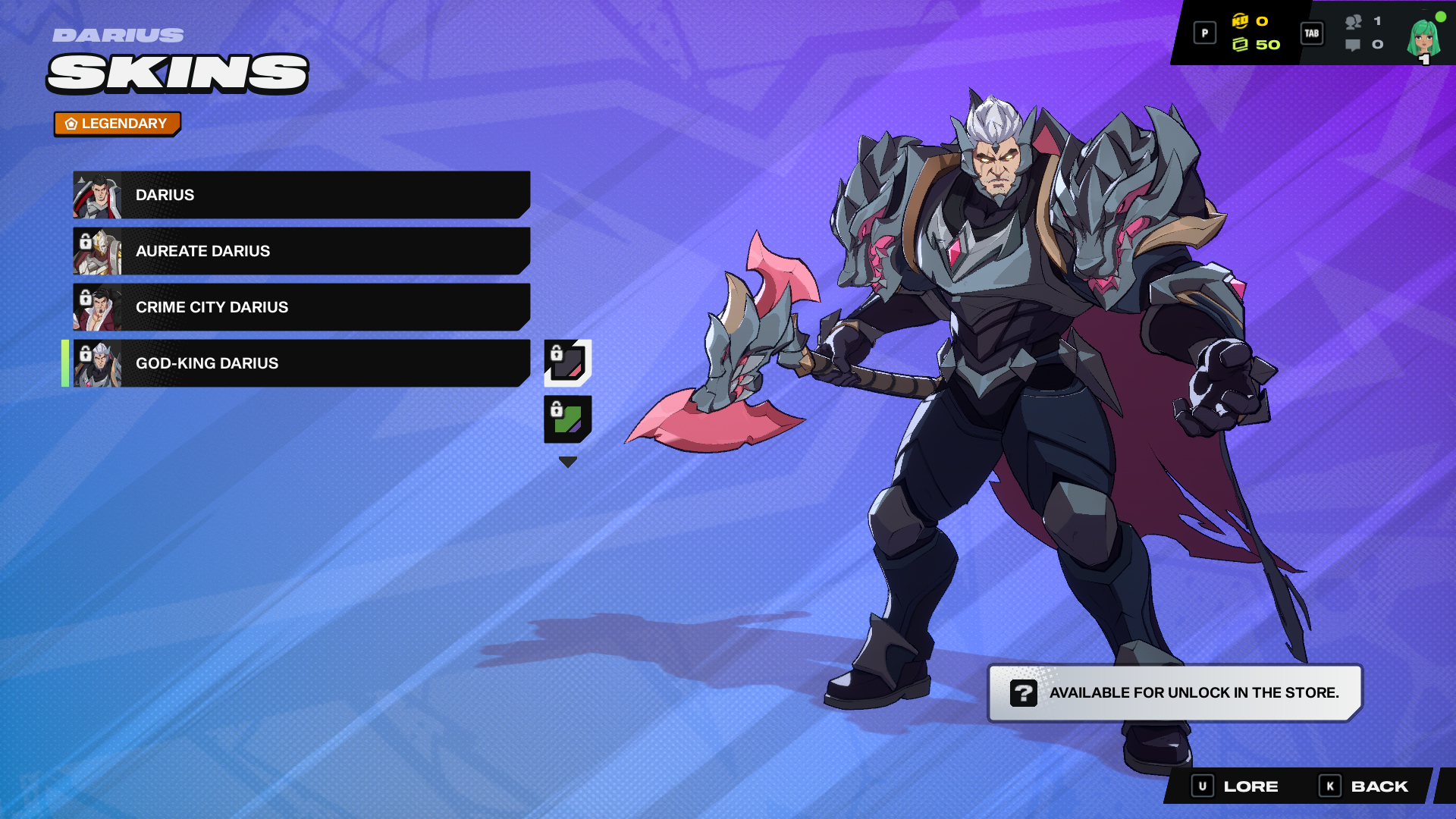Click the TAB scoreboard icon

tap(1311, 33)
